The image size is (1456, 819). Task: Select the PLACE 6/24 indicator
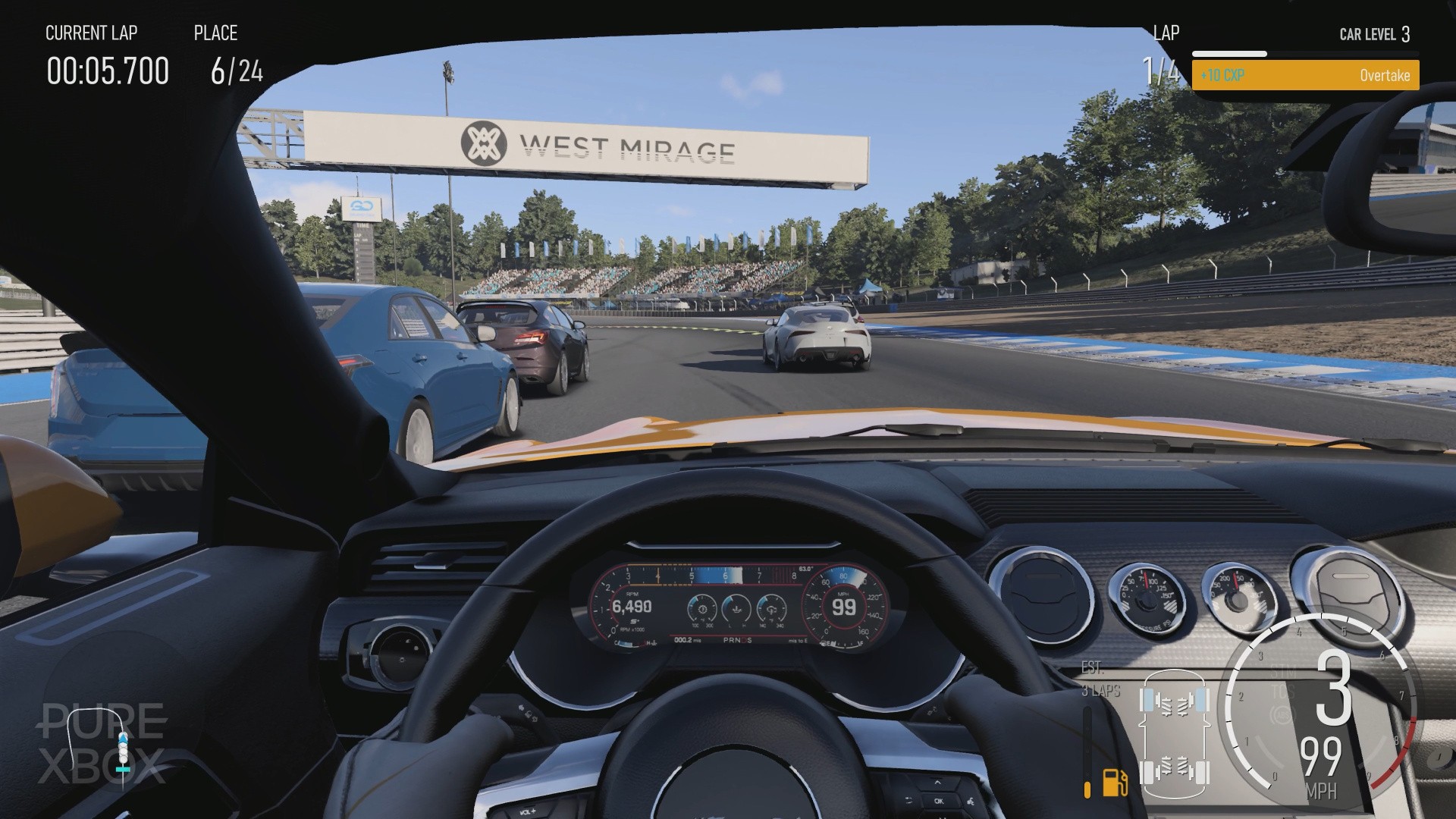236,72
